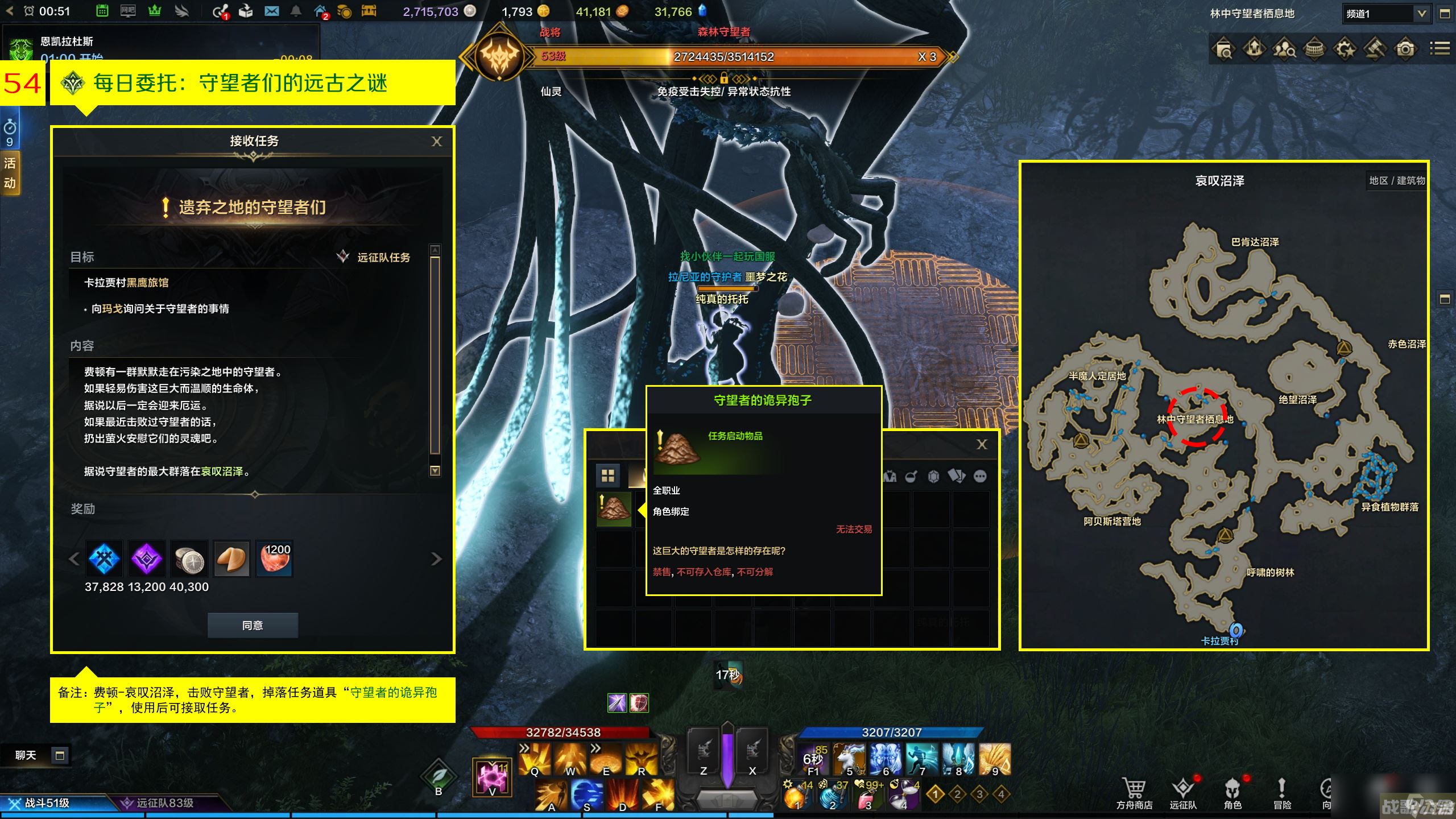The image size is (1456, 819).
Task: Open the calendar icon in top bar
Action: click(102, 11)
